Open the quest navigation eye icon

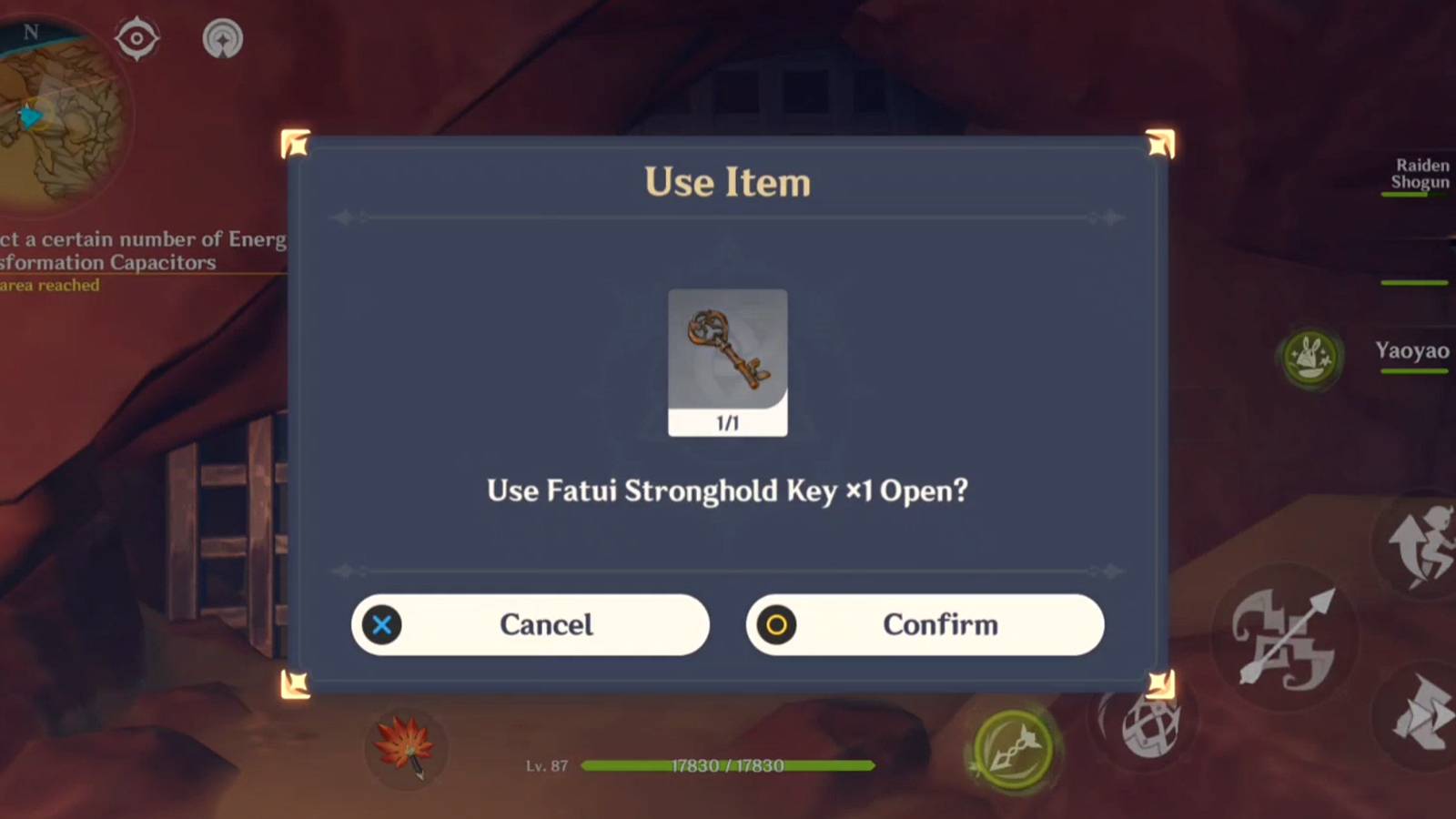[137, 37]
